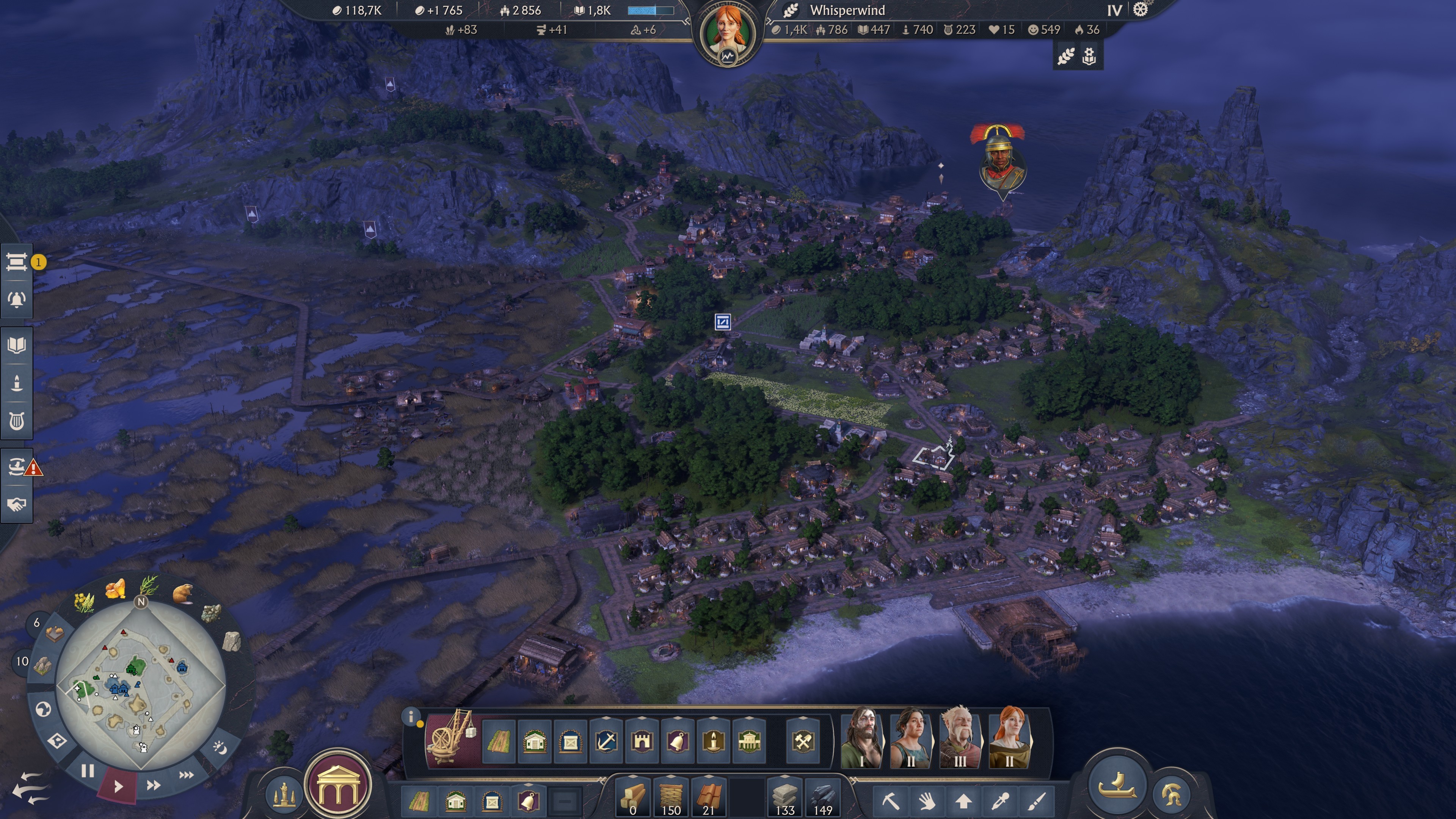Open the lyre culture menu
This screenshot has width=1456, height=819.
click(x=16, y=421)
